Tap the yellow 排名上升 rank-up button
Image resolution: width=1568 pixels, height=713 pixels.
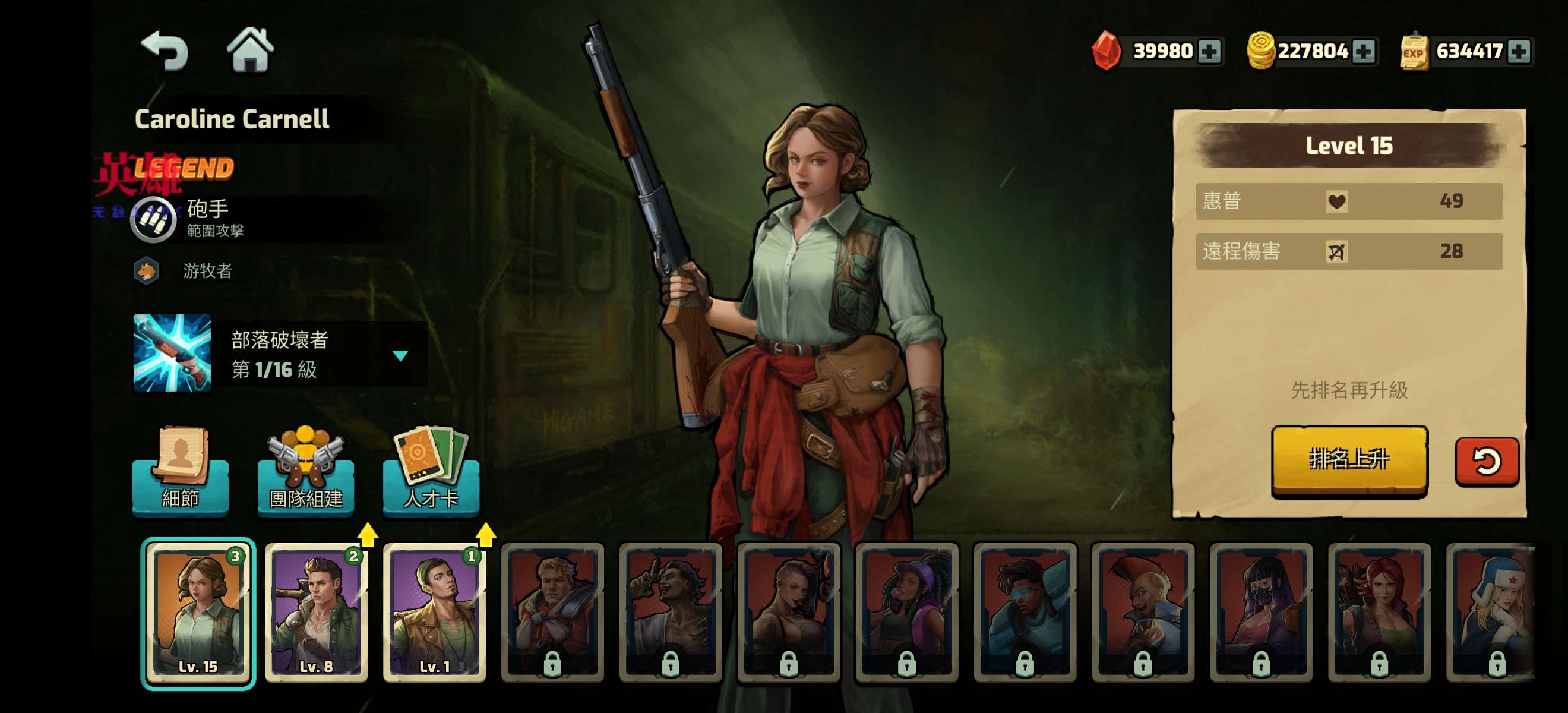[1349, 460]
